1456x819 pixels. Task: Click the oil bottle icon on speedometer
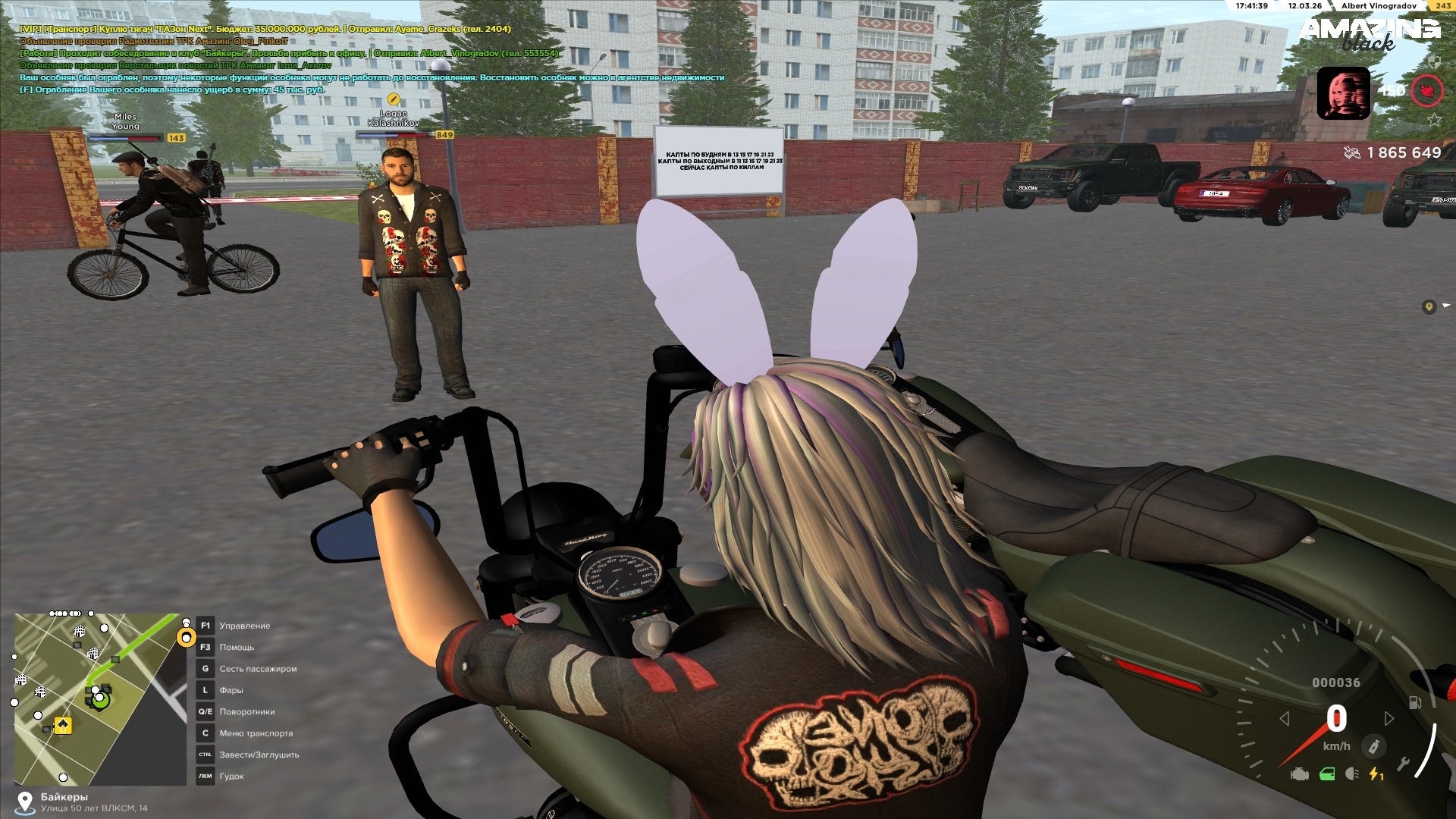coord(1373,746)
